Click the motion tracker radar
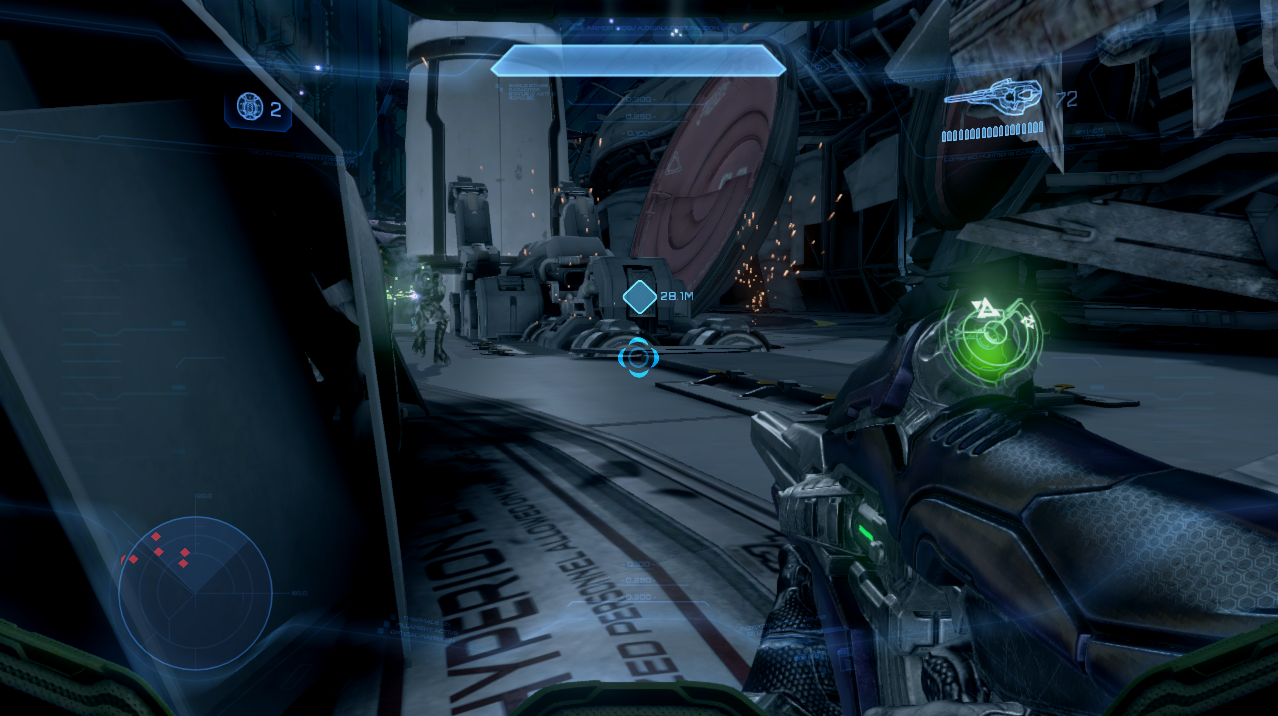This screenshot has height=716, width=1278. pyautogui.click(x=195, y=592)
